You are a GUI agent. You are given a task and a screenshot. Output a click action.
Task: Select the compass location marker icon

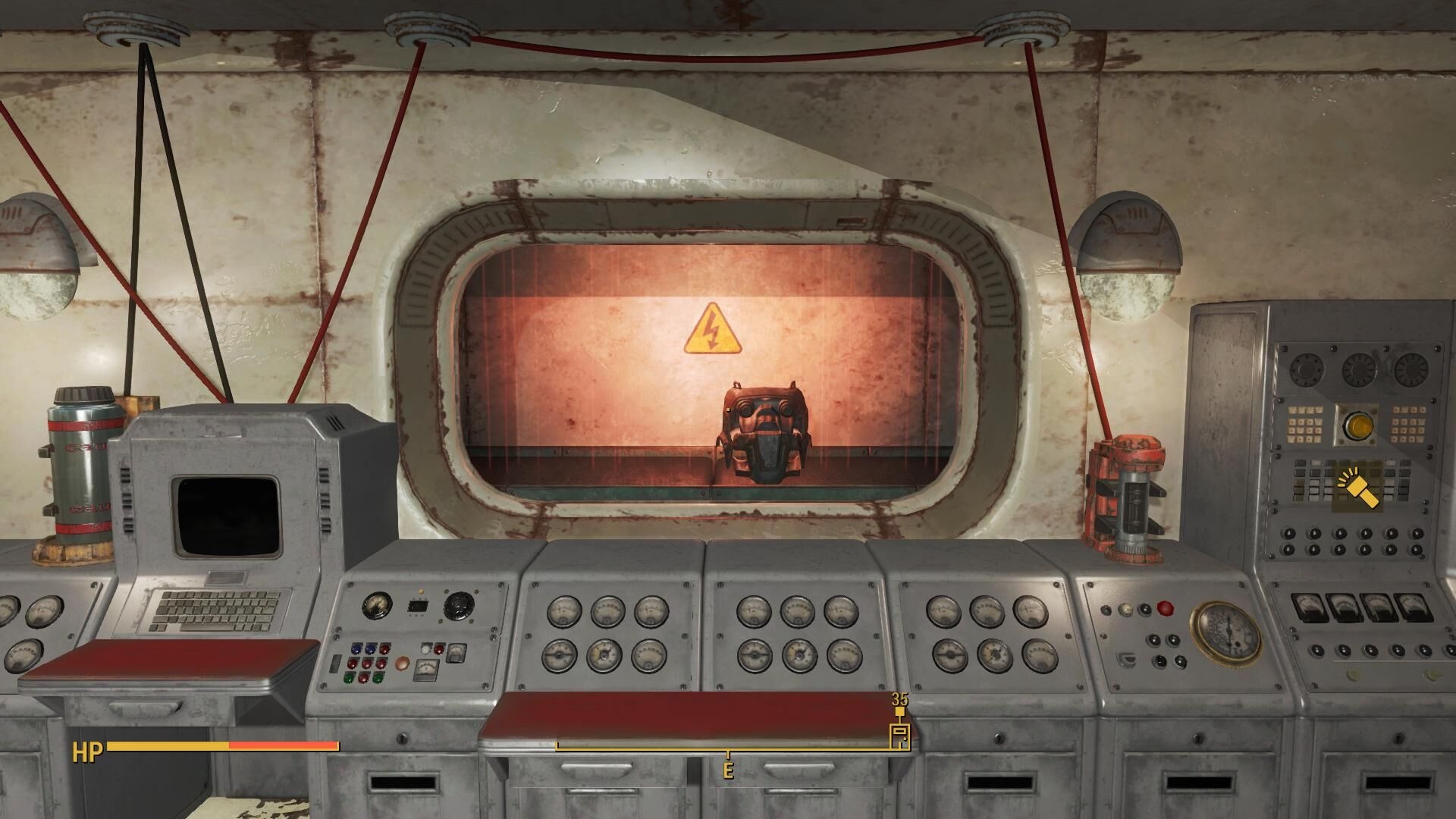[x=899, y=736]
